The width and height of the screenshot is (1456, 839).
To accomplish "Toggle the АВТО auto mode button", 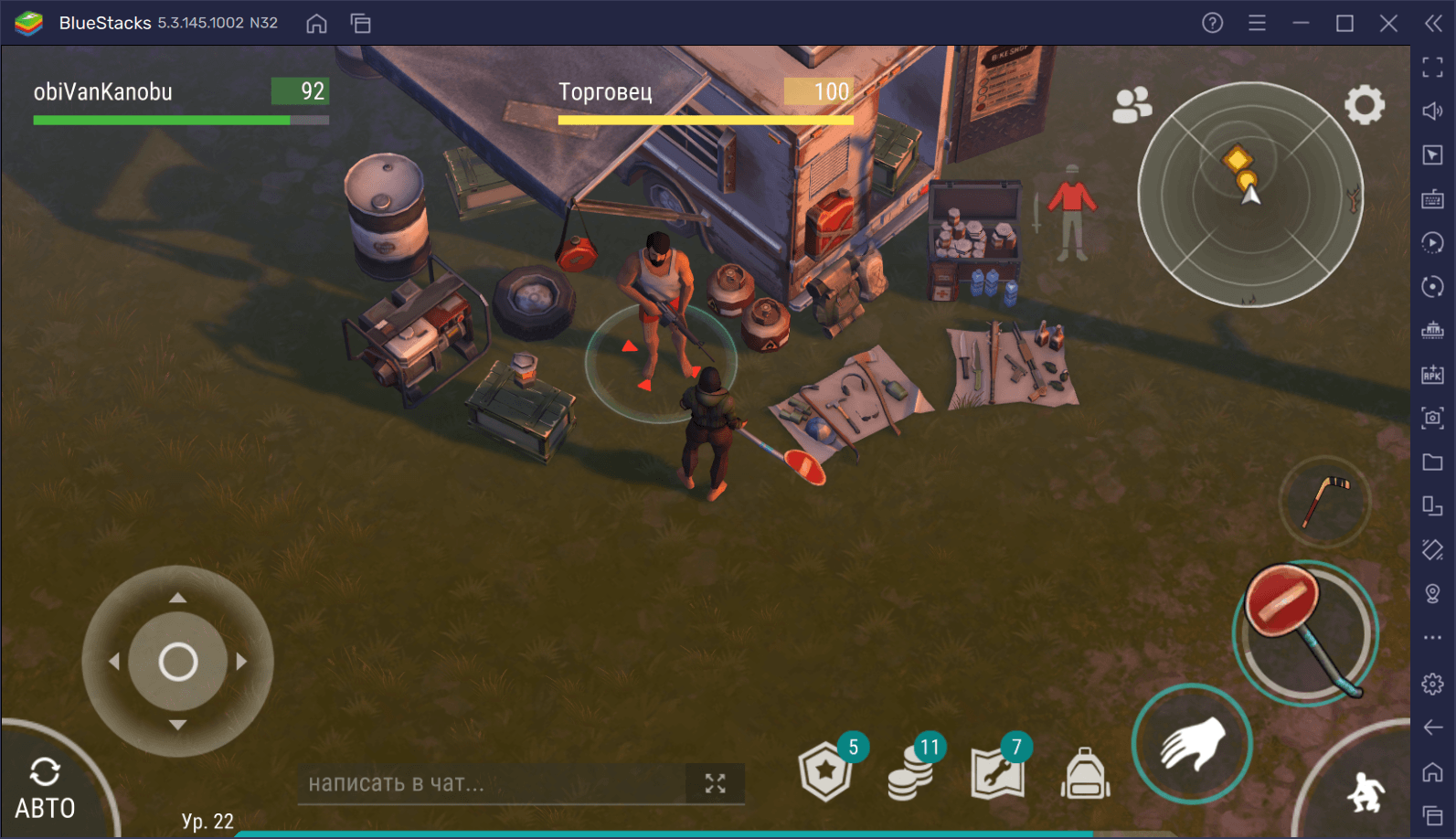I will (x=45, y=788).
